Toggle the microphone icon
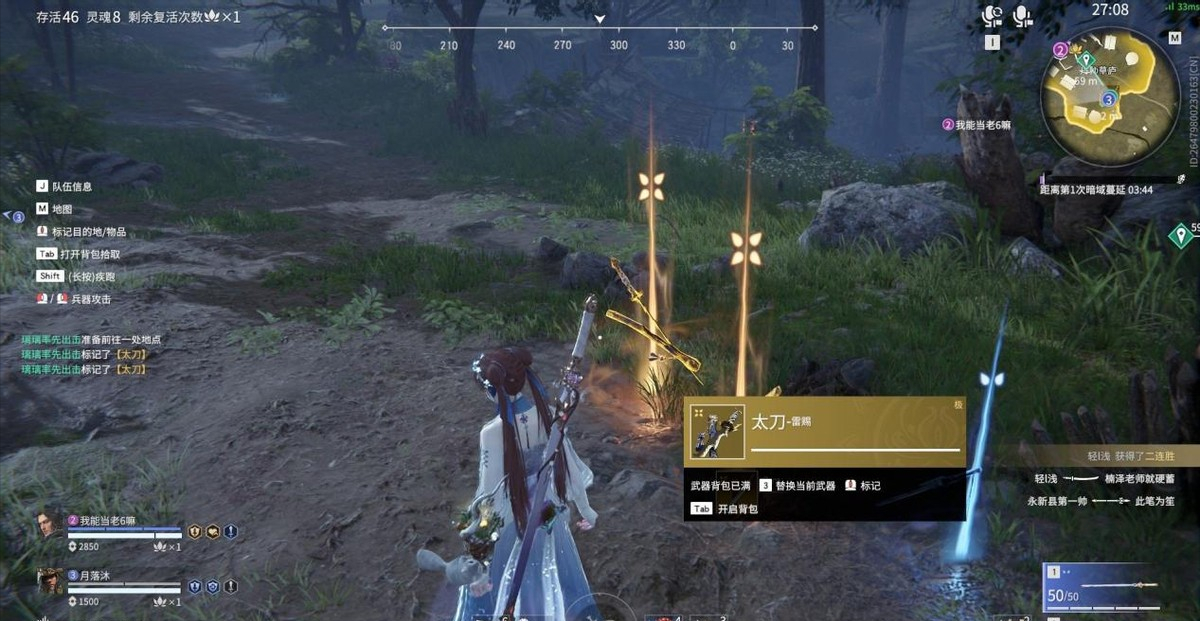 1022,16
